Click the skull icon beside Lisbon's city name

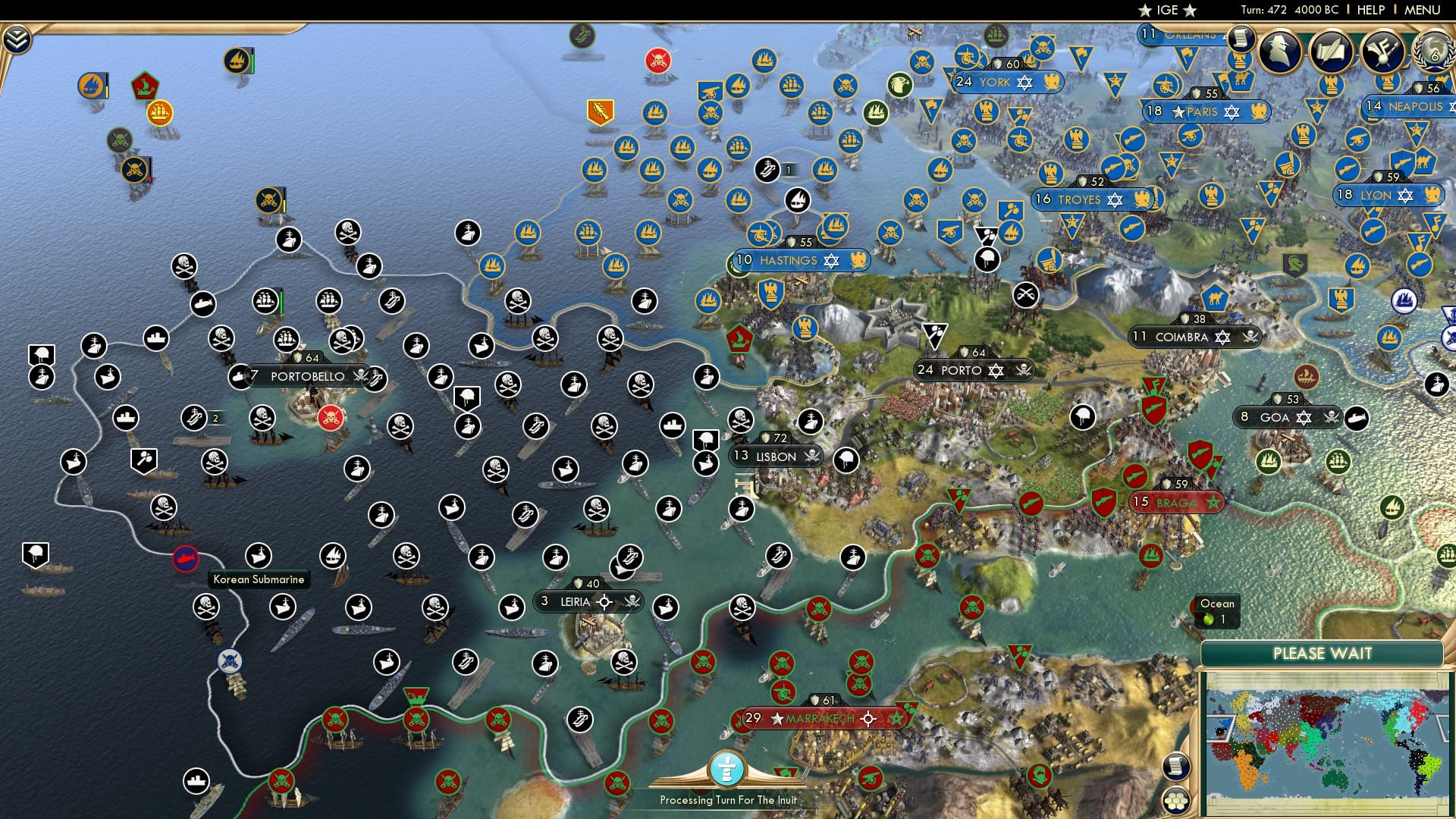(812, 457)
